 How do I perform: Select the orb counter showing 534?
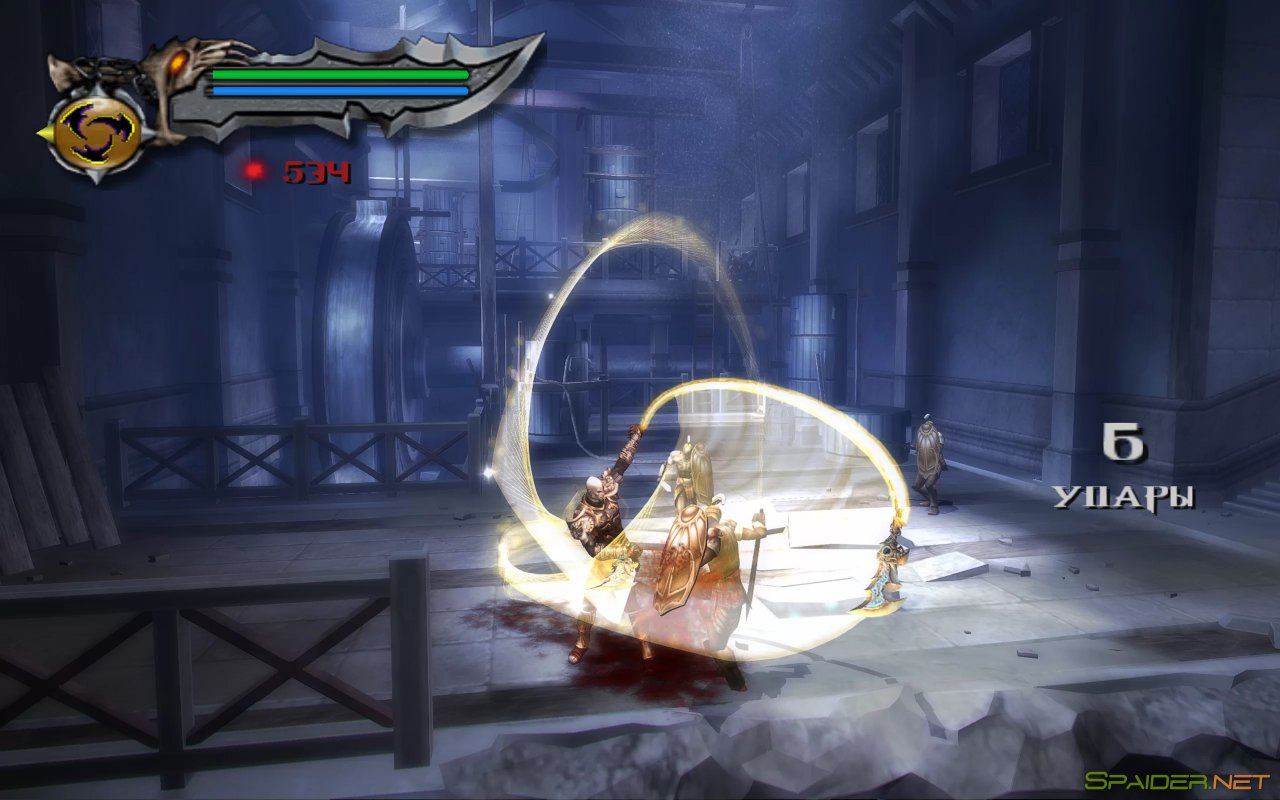click(318, 170)
